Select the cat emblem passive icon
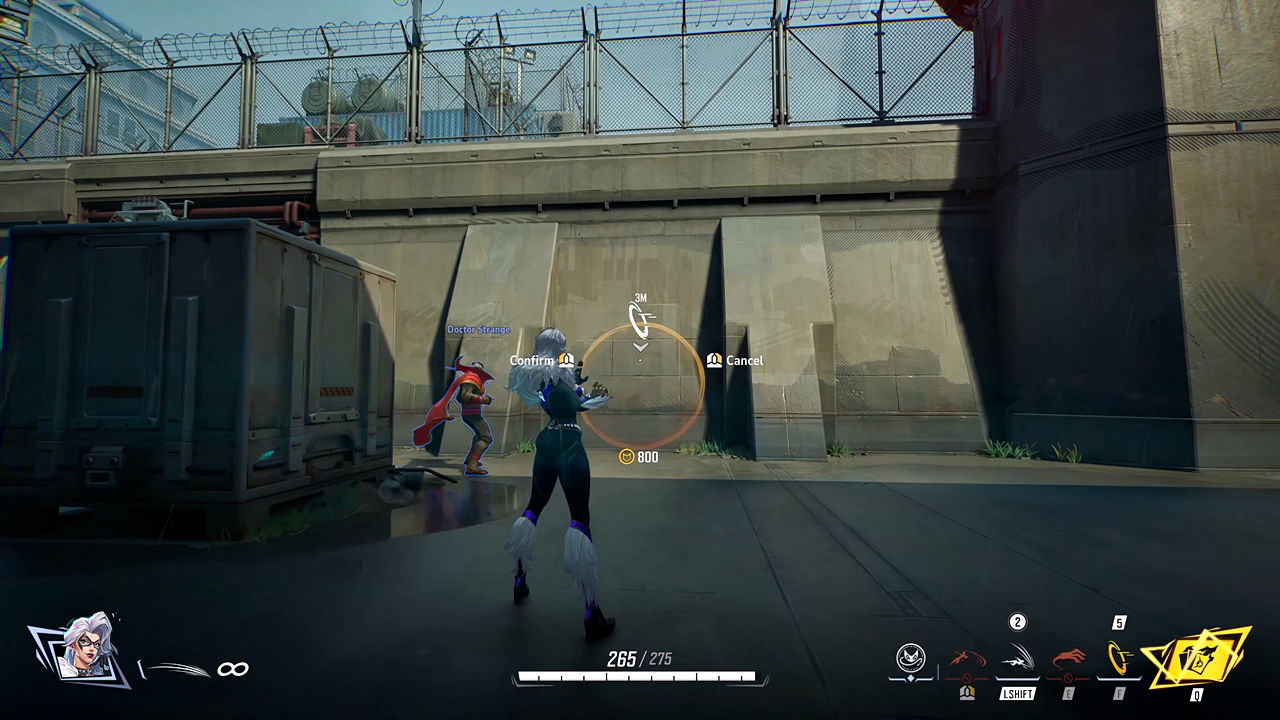The width and height of the screenshot is (1280, 720). [910, 658]
